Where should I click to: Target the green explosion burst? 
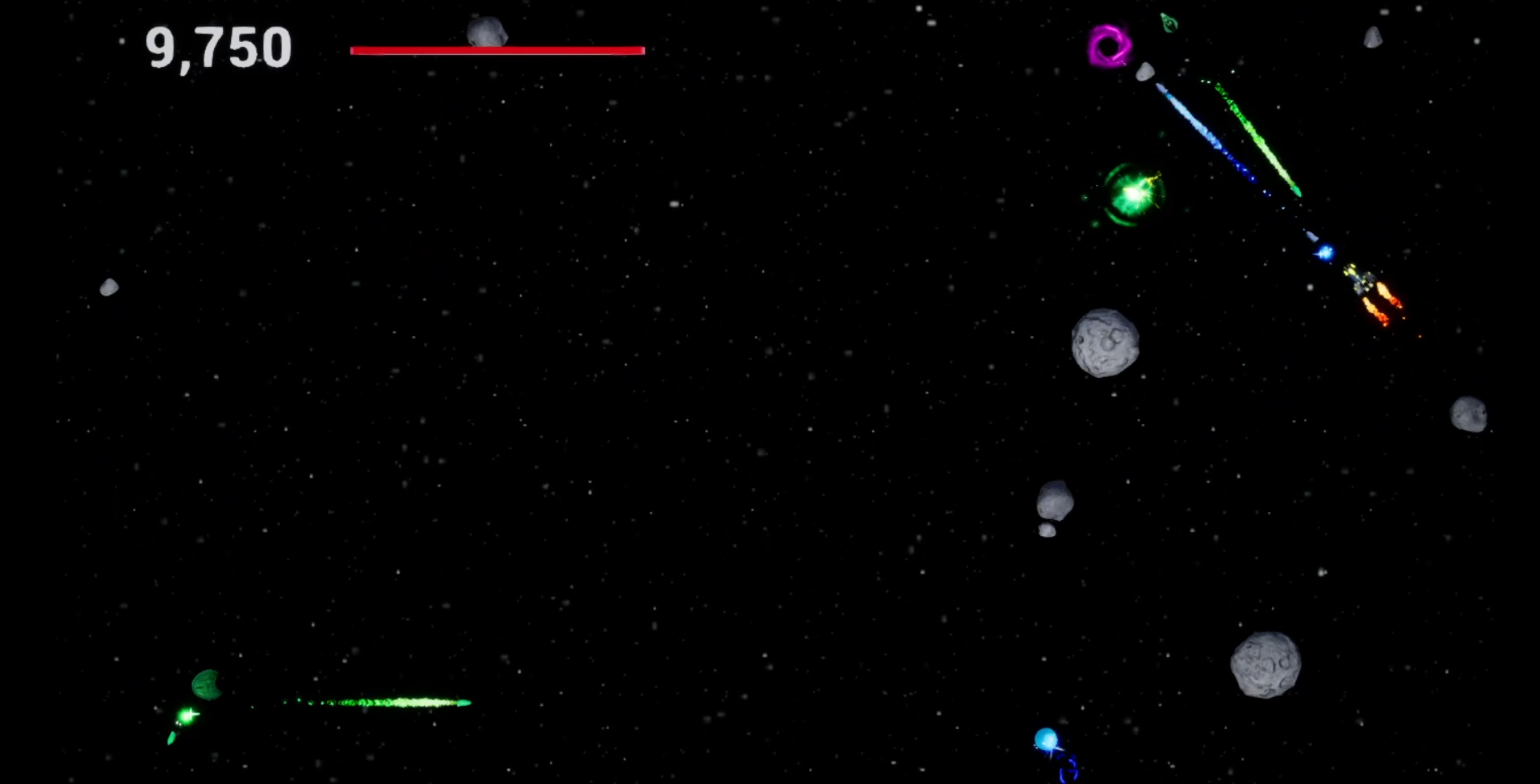[x=1131, y=196]
